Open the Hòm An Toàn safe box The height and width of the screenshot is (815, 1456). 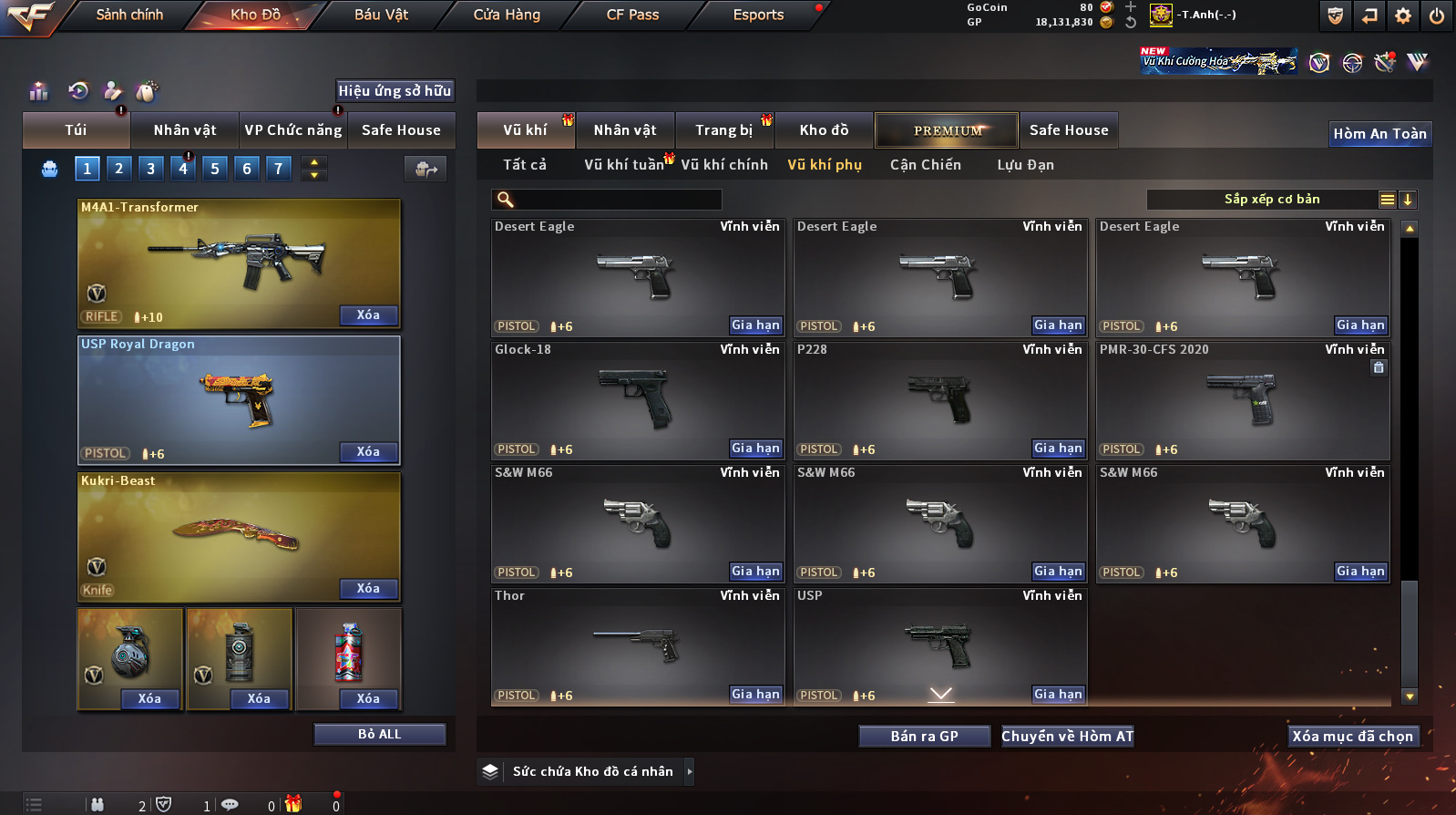tap(1379, 134)
